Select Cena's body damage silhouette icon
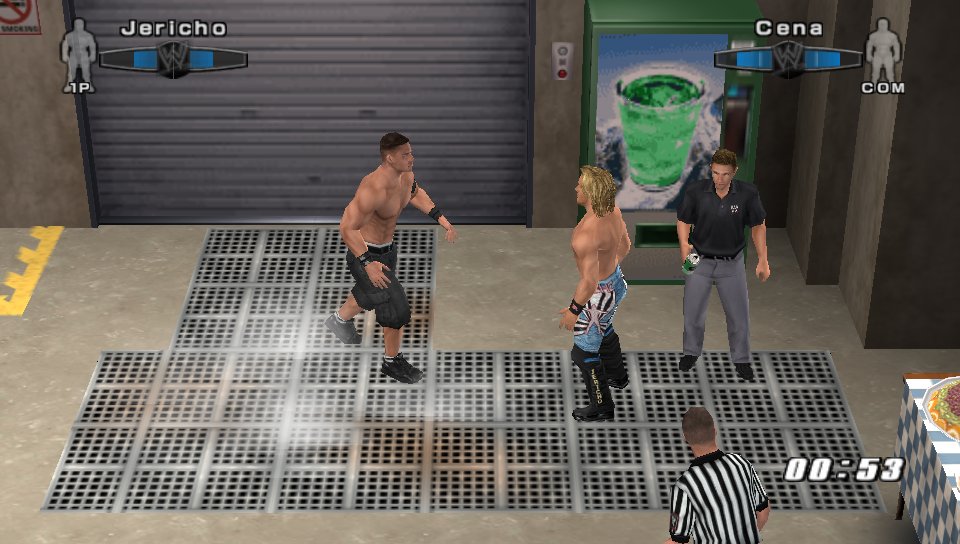The width and height of the screenshot is (960, 544). click(x=883, y=52)
